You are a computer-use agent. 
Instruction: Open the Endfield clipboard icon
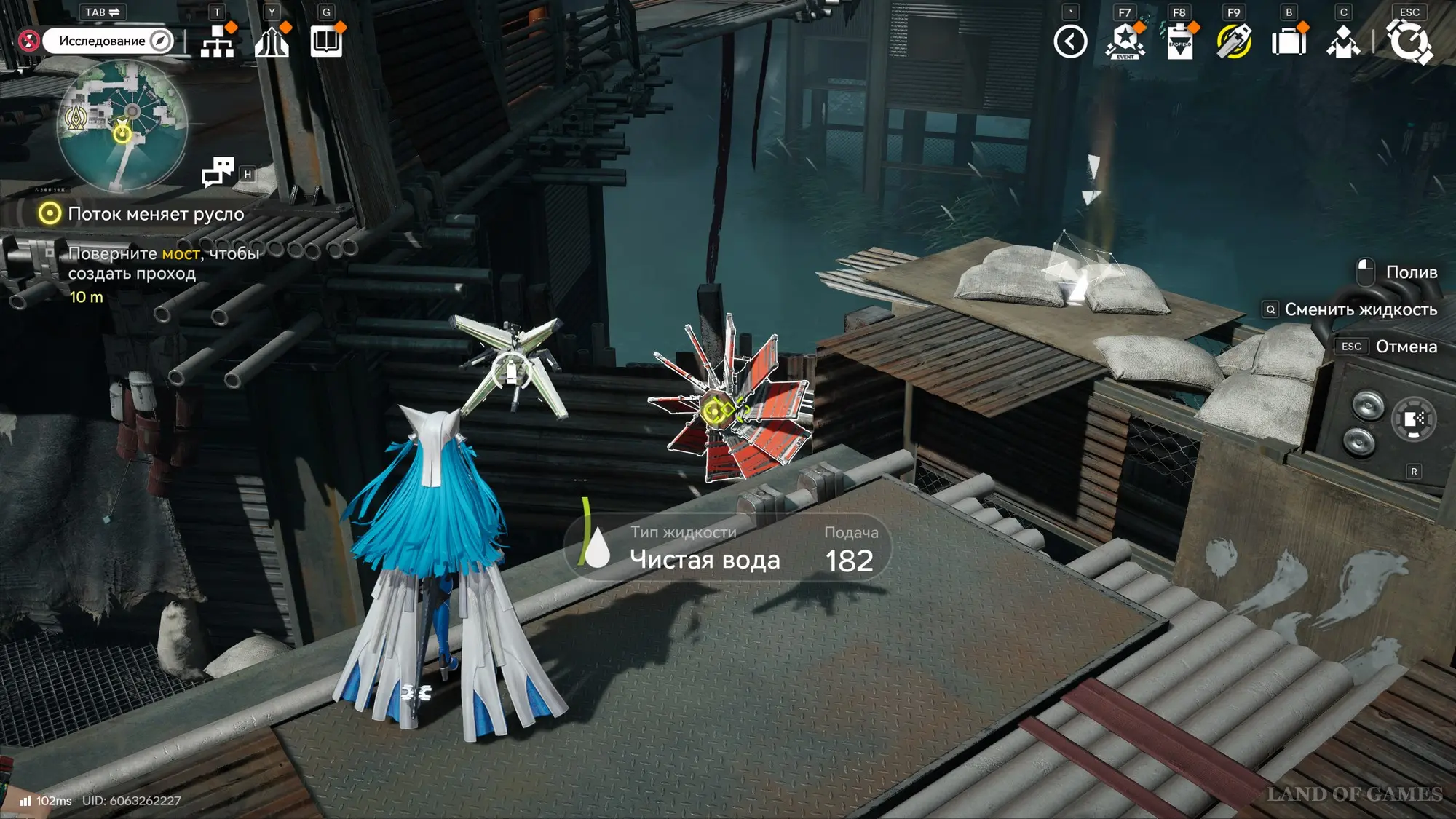click(x=1179, y=41)
